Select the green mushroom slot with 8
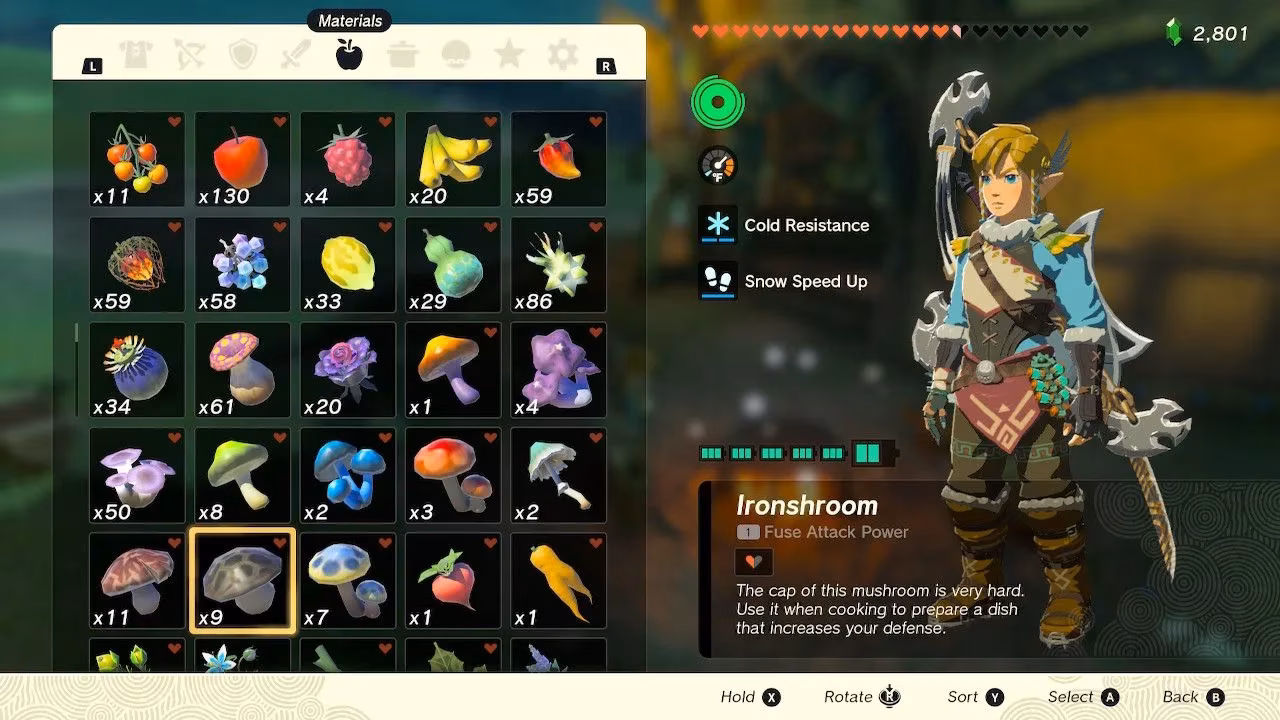 242,475
